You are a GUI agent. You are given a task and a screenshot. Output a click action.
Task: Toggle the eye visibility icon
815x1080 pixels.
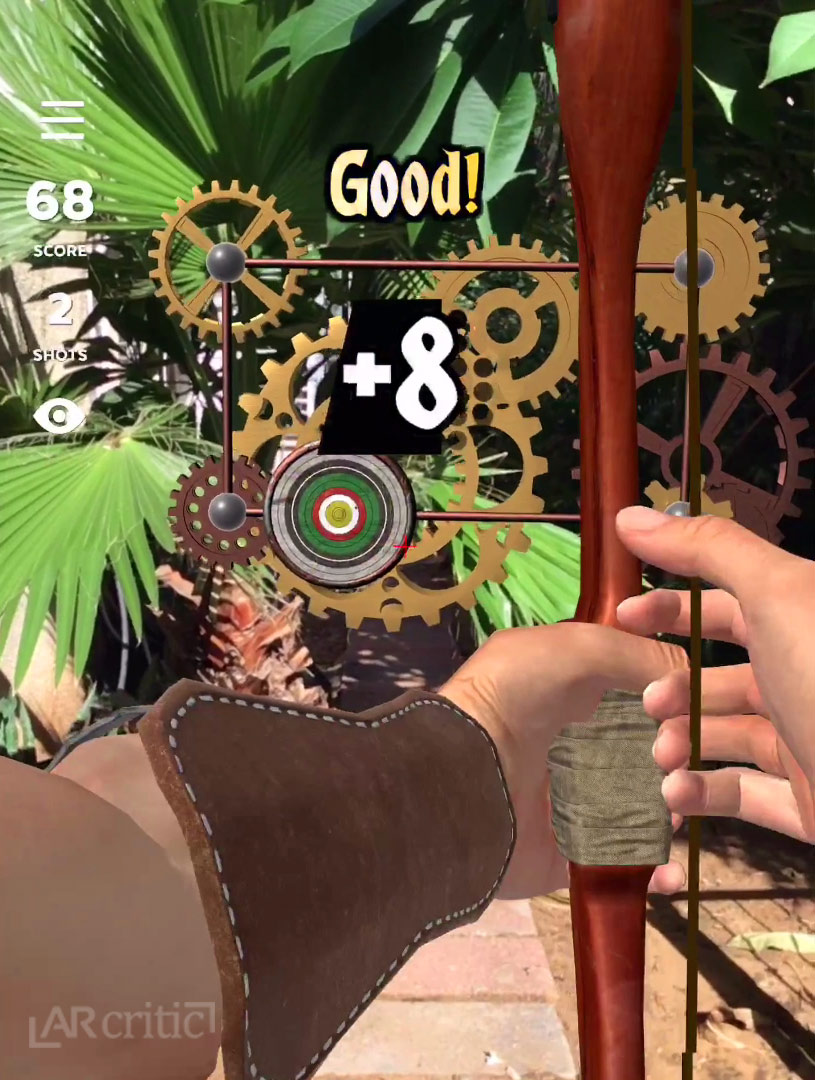point(60,415)
